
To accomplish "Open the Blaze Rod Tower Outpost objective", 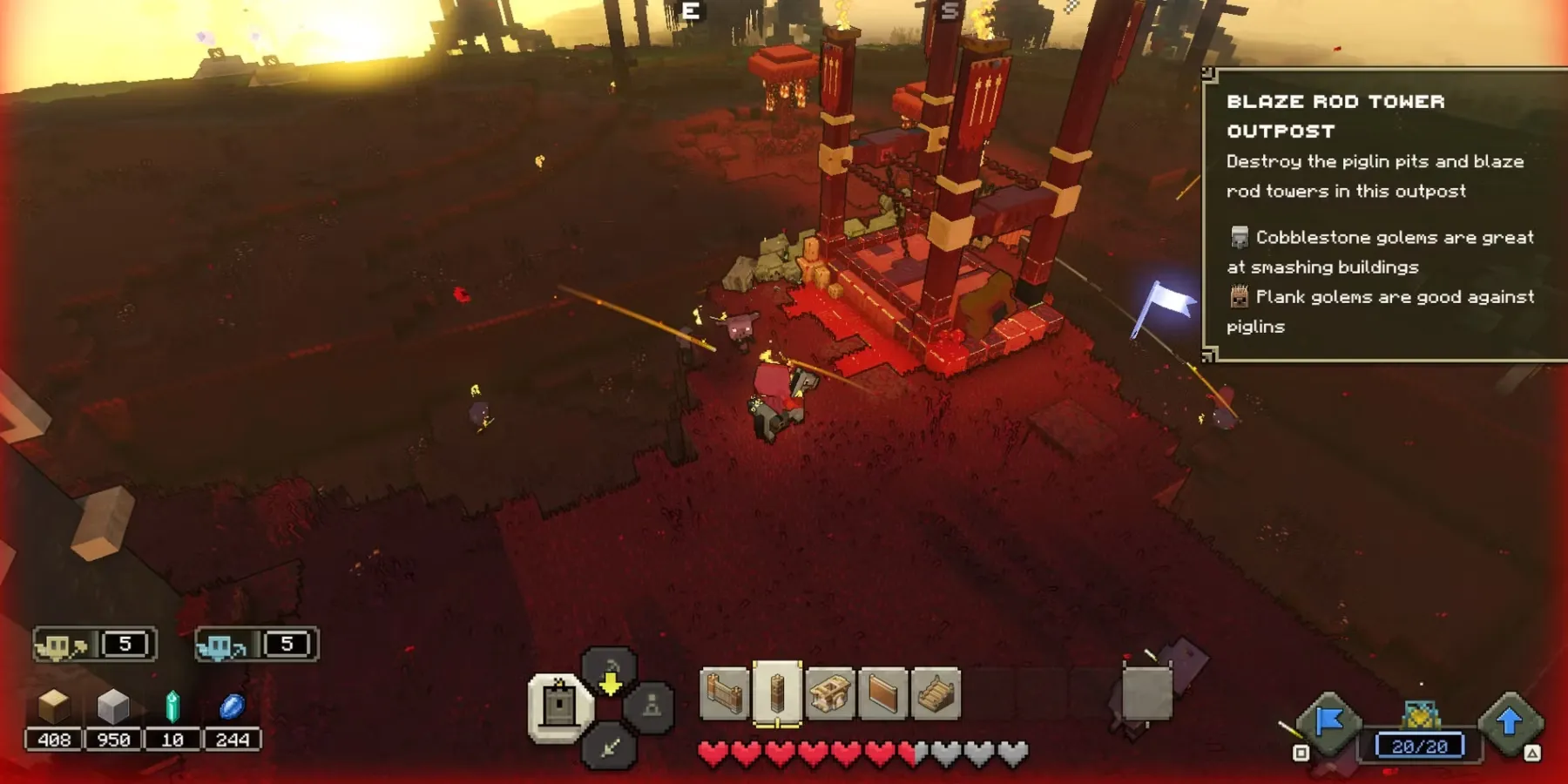I will tap(1335, 116).
